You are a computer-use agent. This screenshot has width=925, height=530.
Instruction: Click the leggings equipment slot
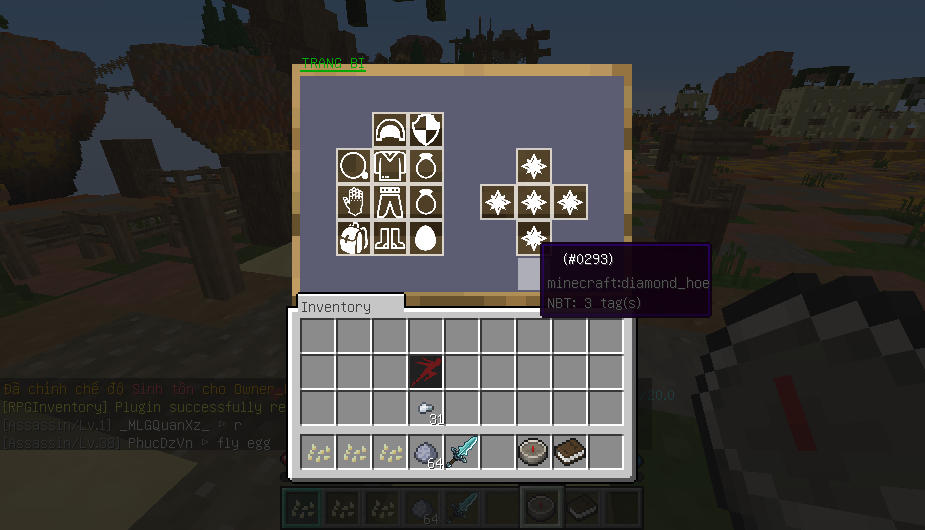coord(390,202)
